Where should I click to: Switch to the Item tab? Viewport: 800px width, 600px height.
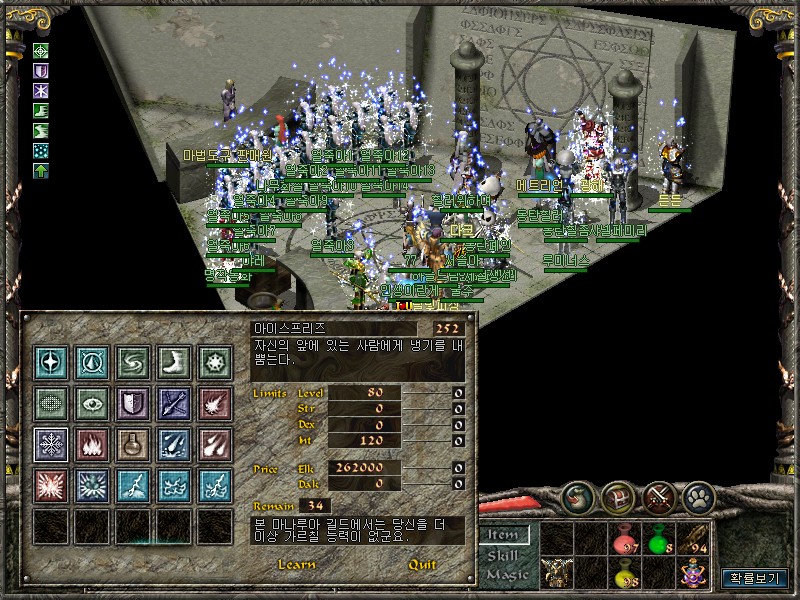pyautogui.click(x=505, y=535)
